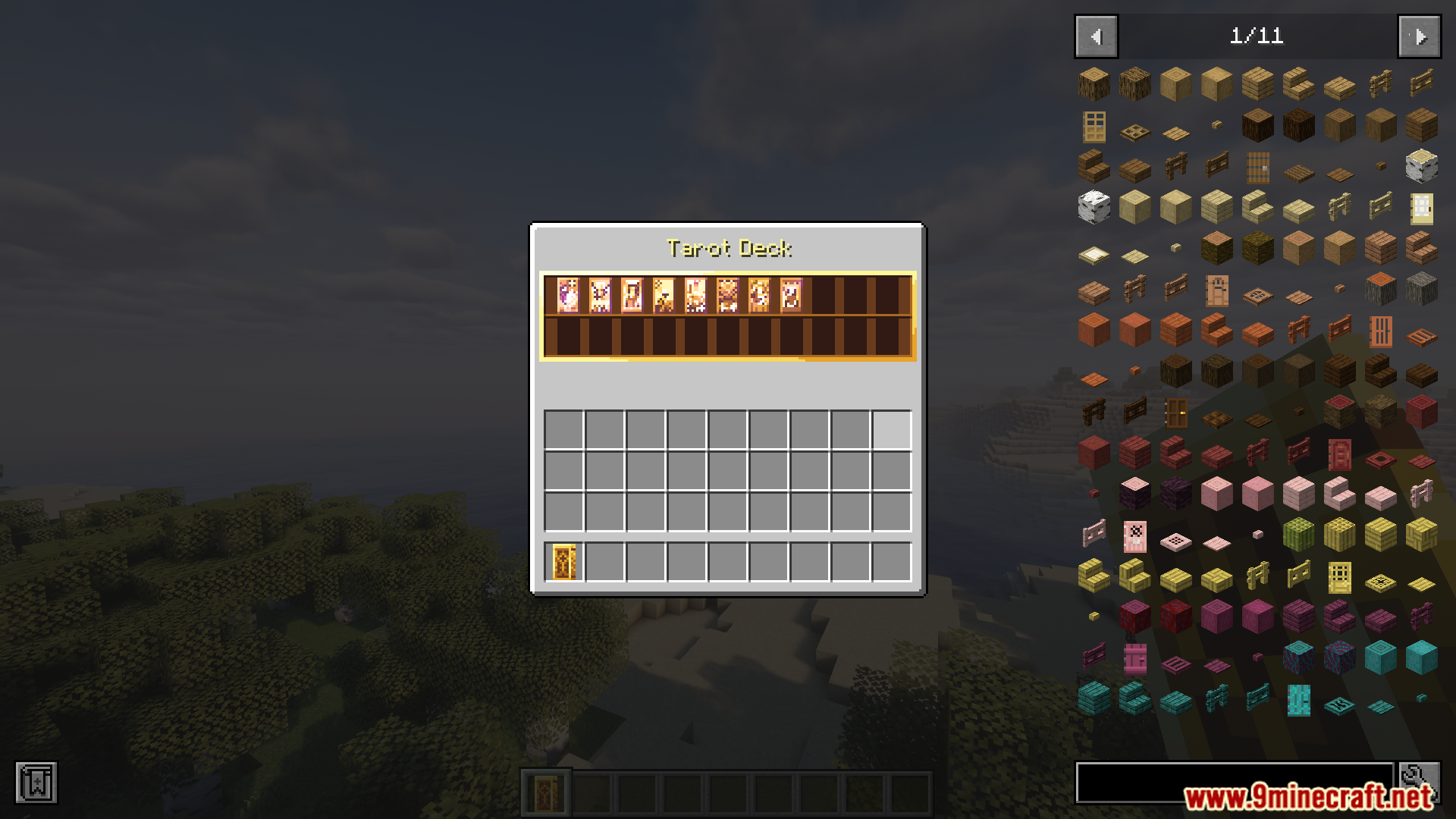The height and width of the screenshot is (819, 1456).
Task: Pick the birch door in the item list
Action: pyautogui.click(x=1423, y=208)
